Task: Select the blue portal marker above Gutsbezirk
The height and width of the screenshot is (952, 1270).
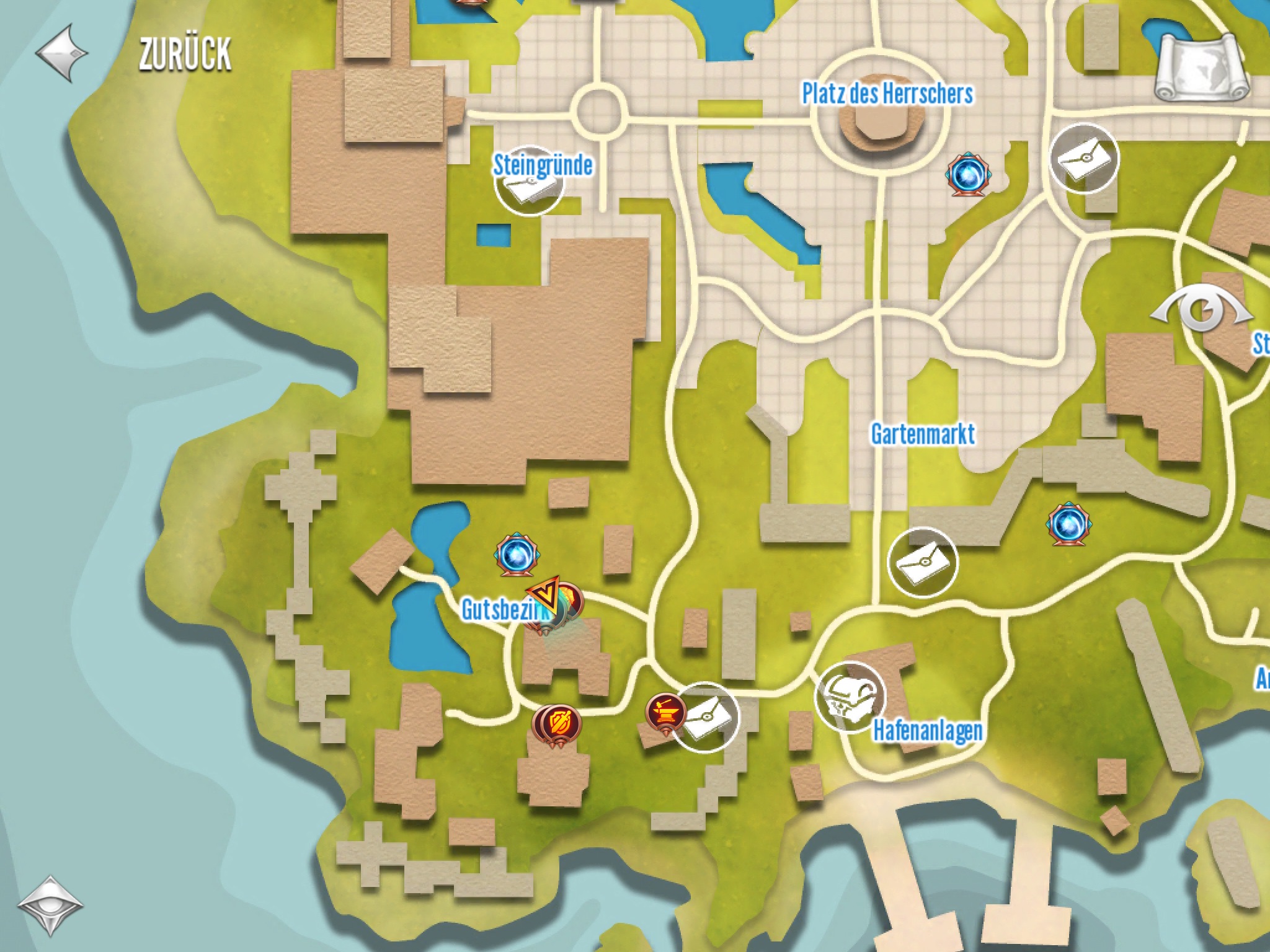Action: (x=515, y=554)
